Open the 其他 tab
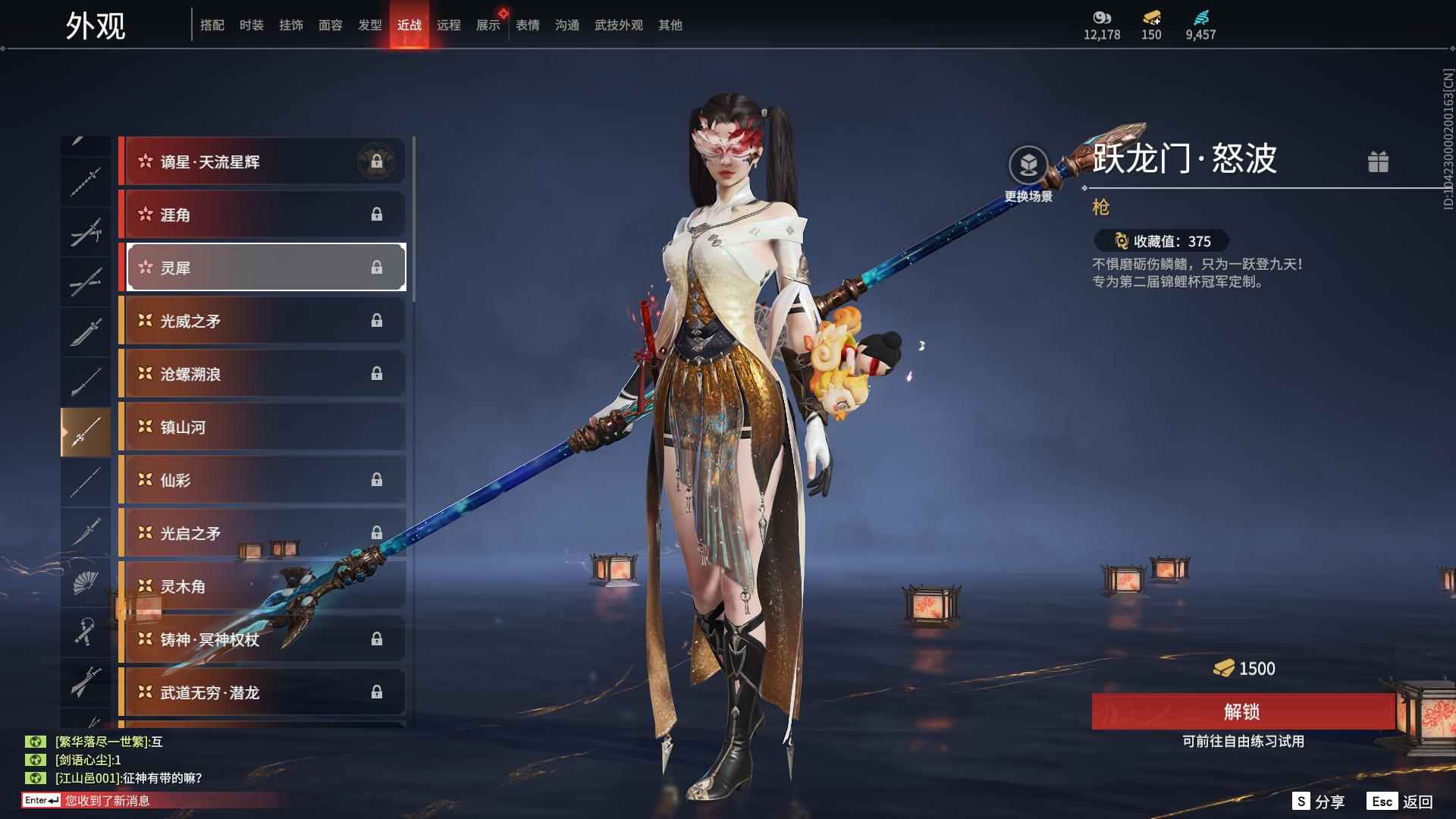The width and height of the screenshot is (1456, 819). 670,25
